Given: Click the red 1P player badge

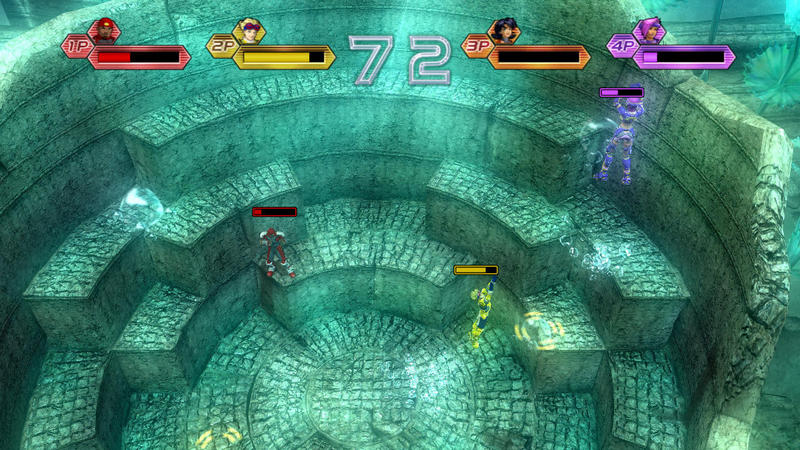Looking at the screenshot, I should pos(76,46).
